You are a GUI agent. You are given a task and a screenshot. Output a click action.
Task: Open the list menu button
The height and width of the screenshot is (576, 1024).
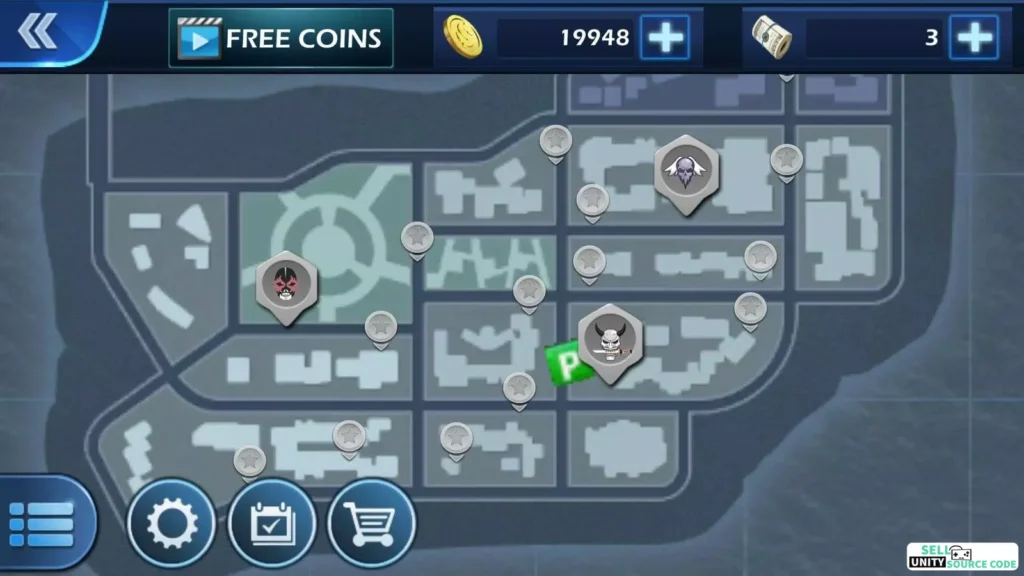pyautogui.click(x=42, y=524)
